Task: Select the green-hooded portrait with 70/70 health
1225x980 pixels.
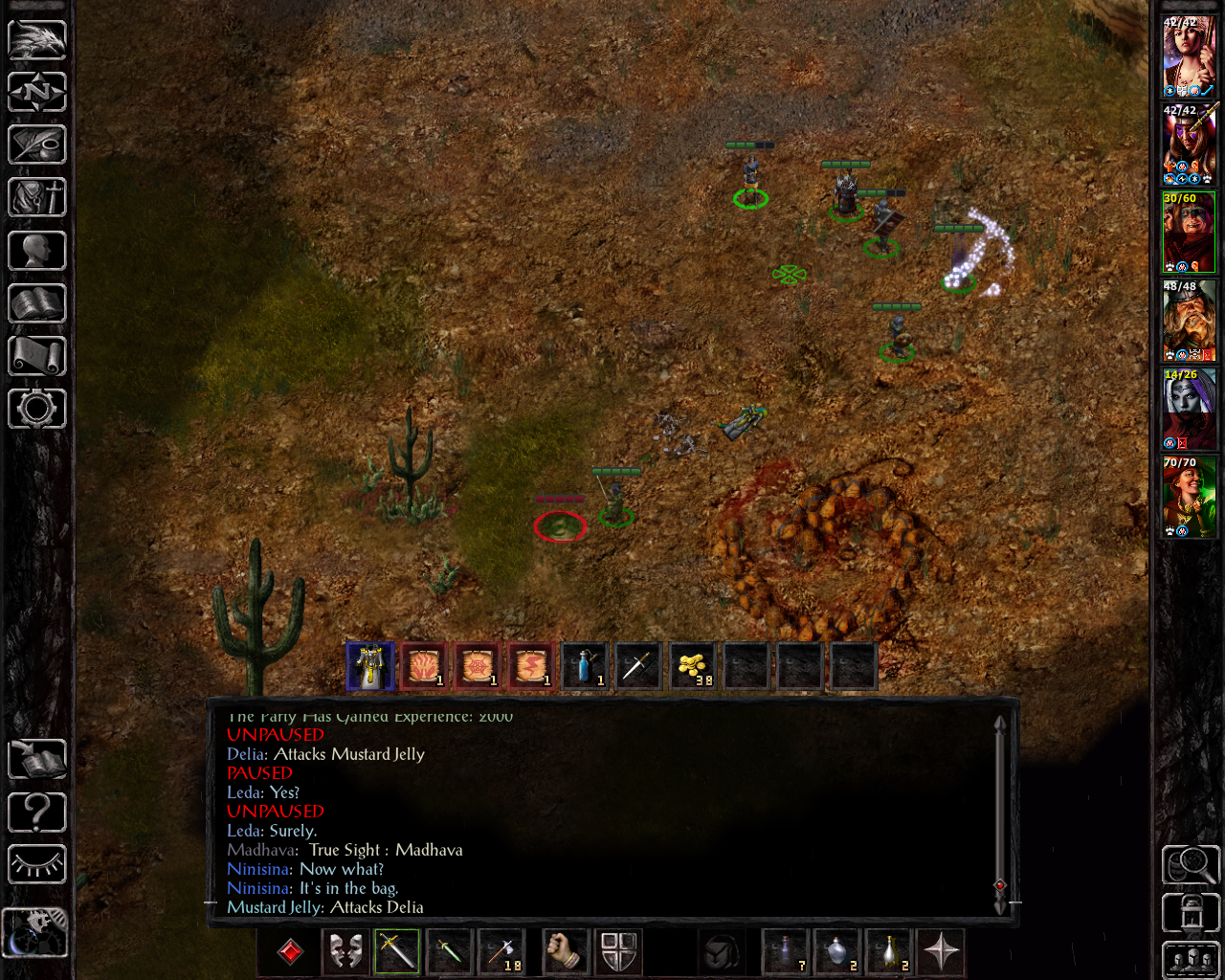Action: (x=1189, y=497)
